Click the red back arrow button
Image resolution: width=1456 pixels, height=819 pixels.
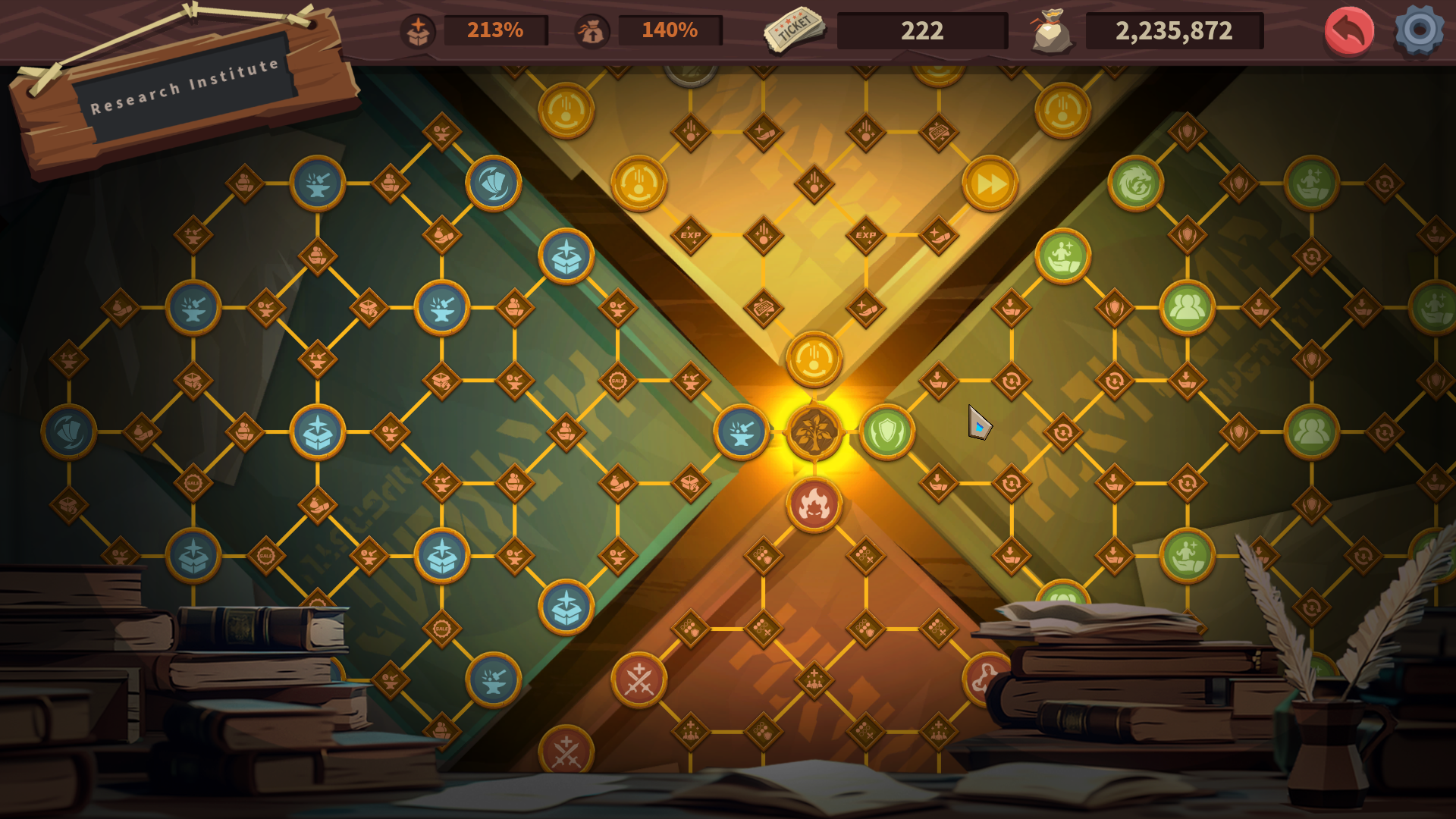(1349, 31)
